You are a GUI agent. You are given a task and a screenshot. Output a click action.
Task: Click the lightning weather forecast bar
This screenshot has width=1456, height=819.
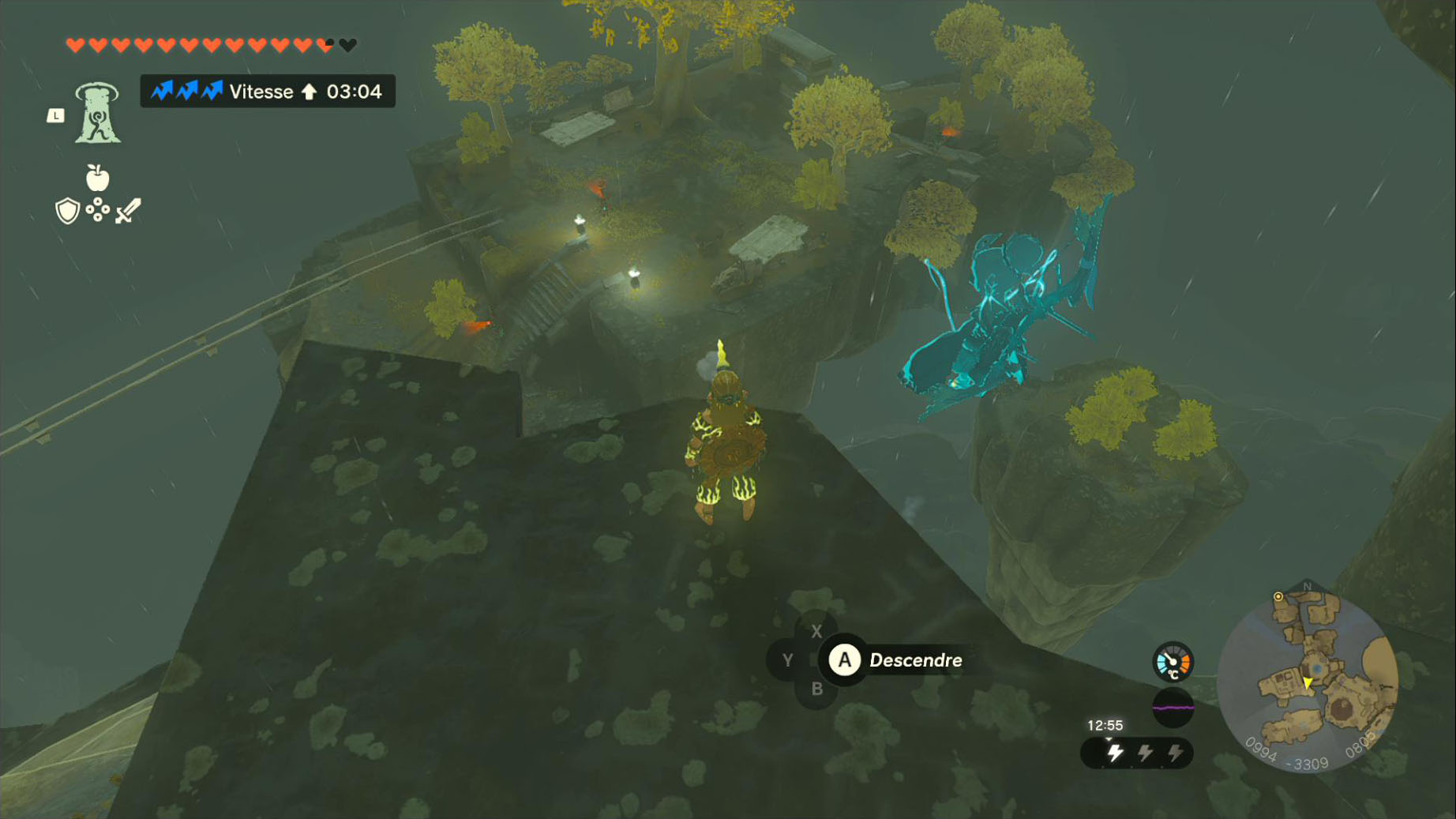1137,753
